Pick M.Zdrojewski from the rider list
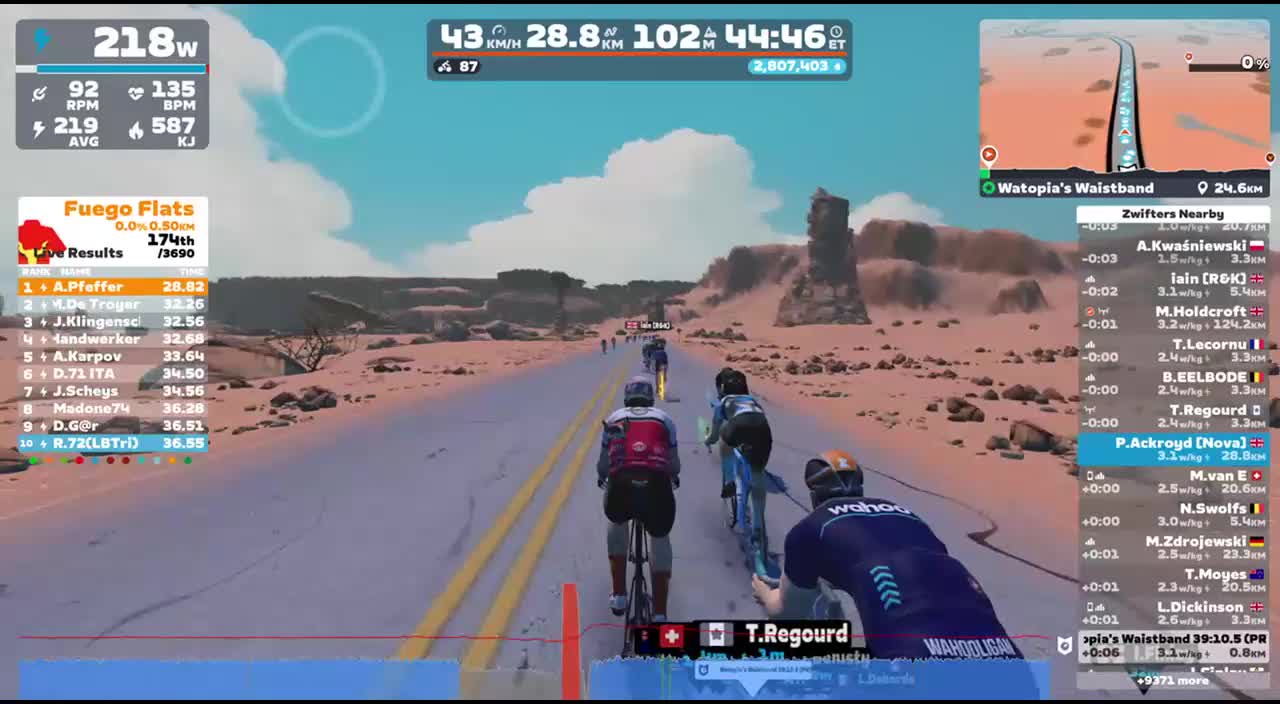1280x704 pixels. pyautogui.click(x=1172, y=548)
